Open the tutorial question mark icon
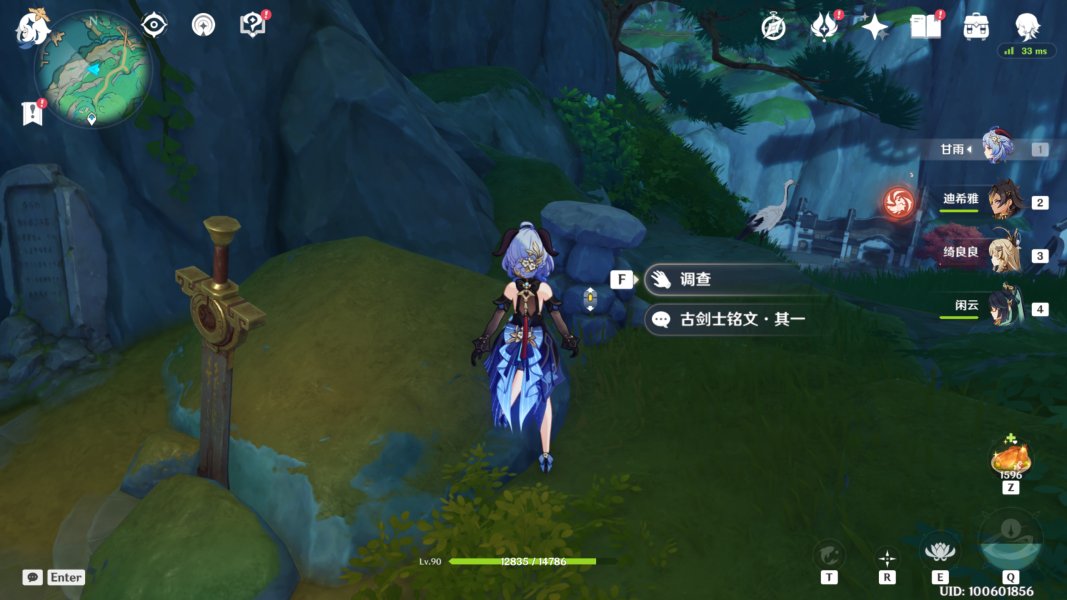 click(253, 25)
